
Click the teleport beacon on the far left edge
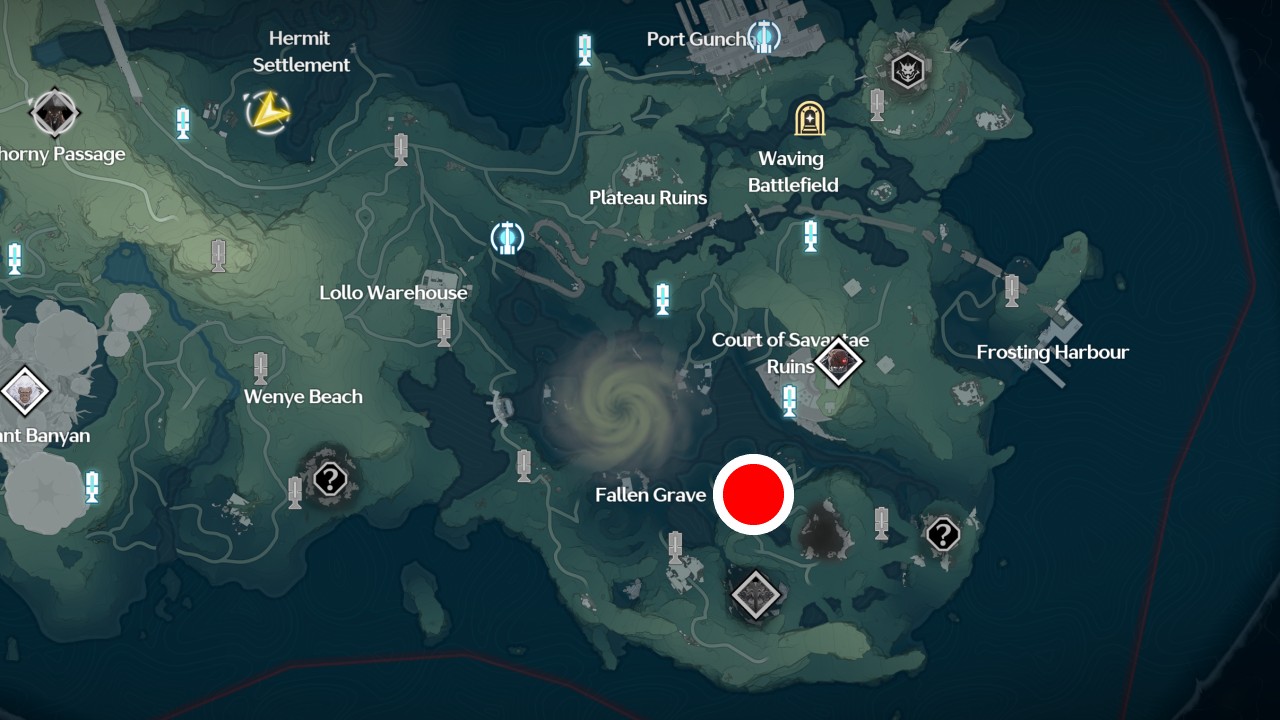pos(14,260)
